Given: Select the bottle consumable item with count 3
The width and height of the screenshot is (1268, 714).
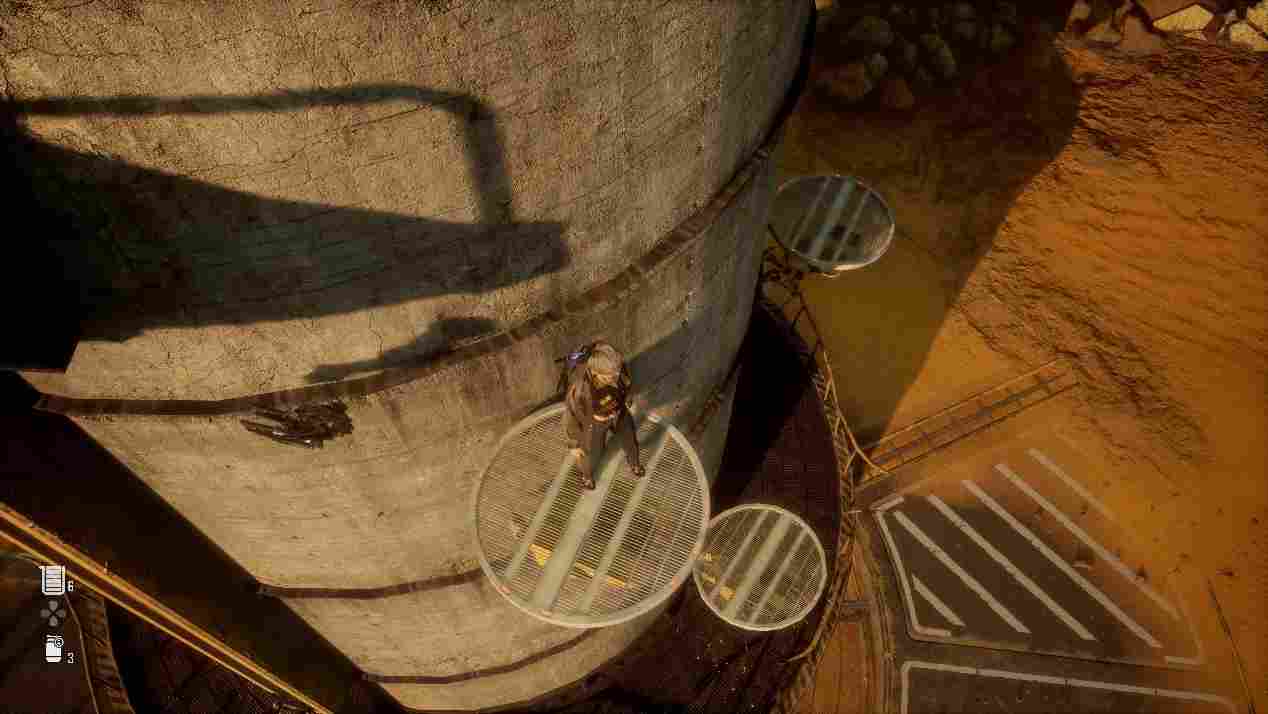Looking at the screenshot, I should (x=54, y=650).
